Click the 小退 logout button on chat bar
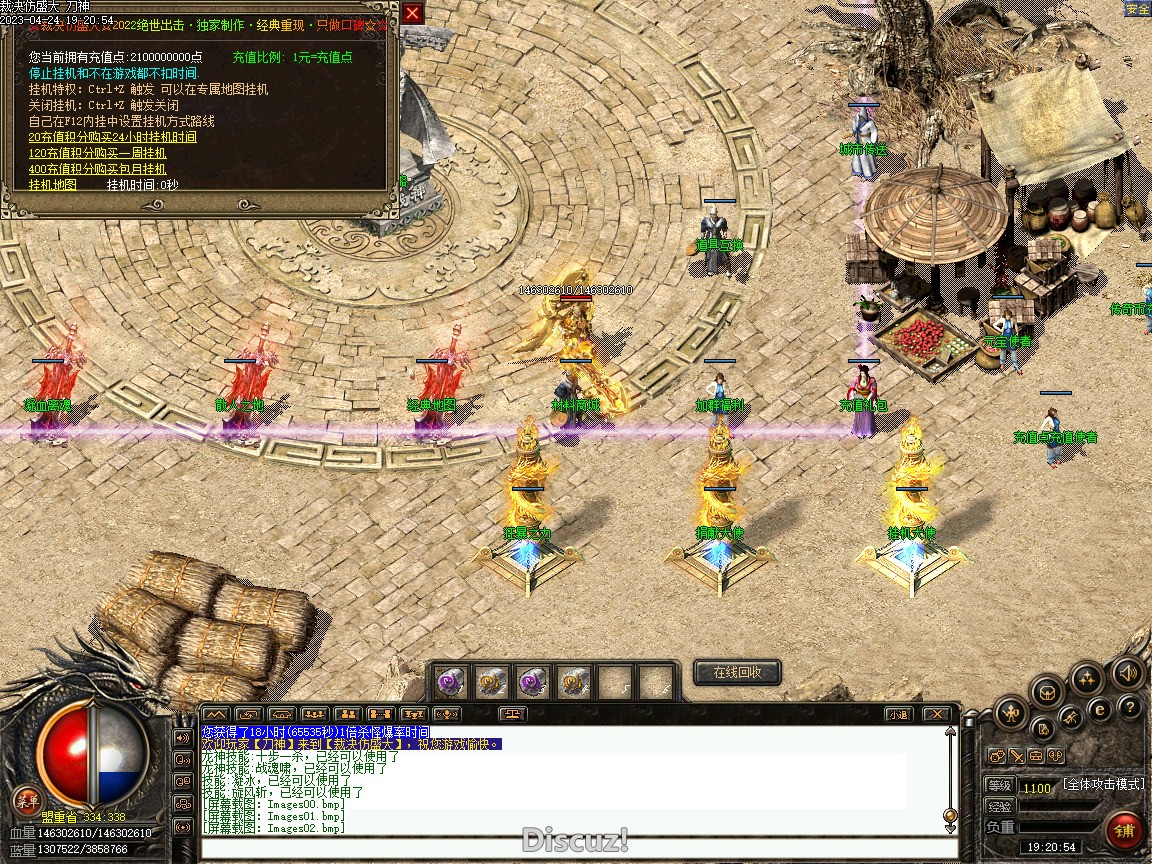The height and width of the screenshot is (864, 1152). [897, 714]
